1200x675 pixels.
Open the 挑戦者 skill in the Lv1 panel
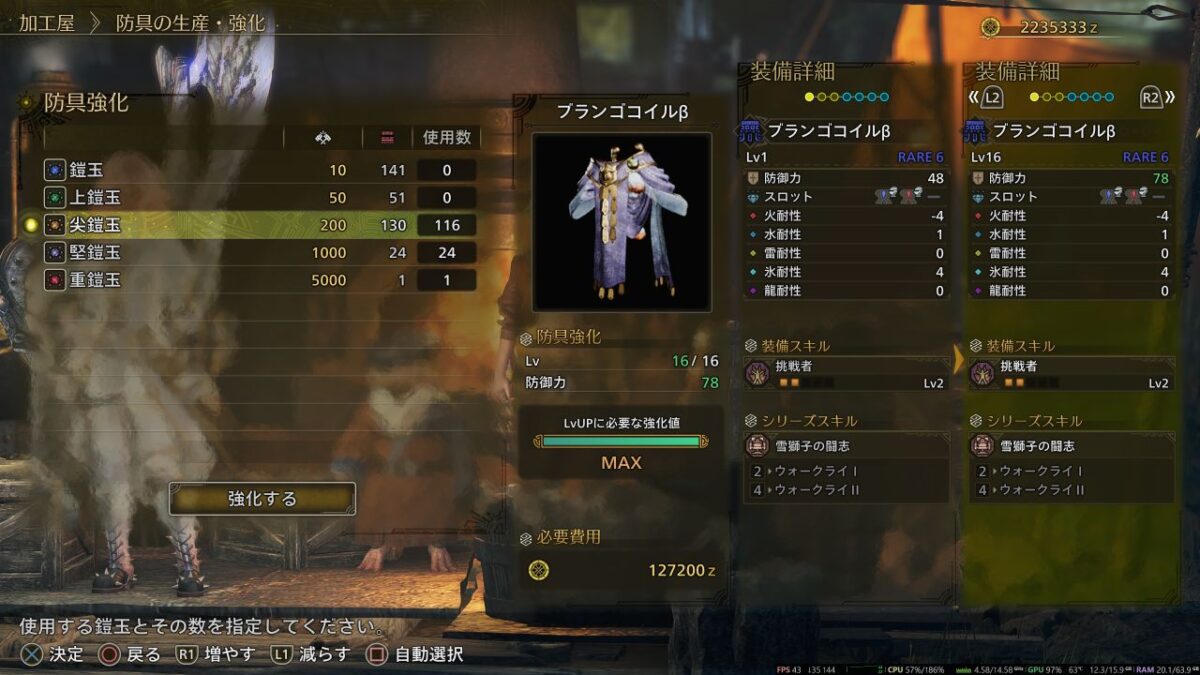coord(846,374)
